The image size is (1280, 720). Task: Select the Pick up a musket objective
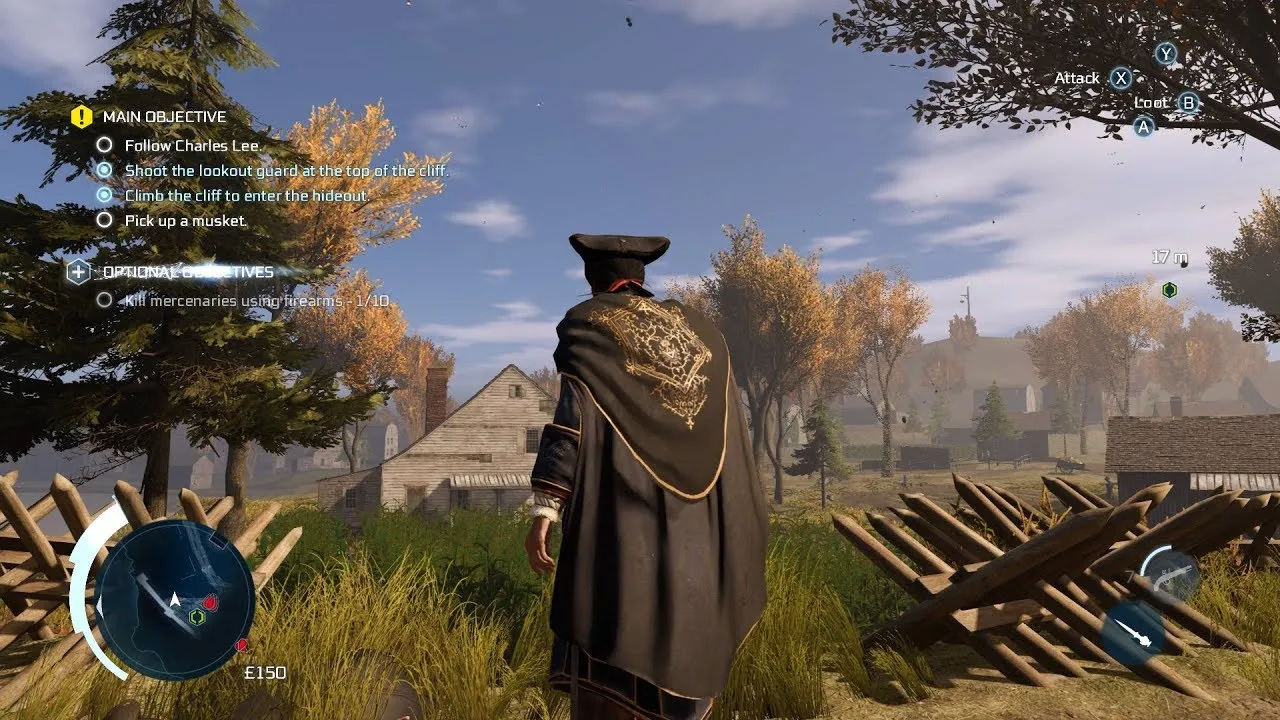point(185,220)
